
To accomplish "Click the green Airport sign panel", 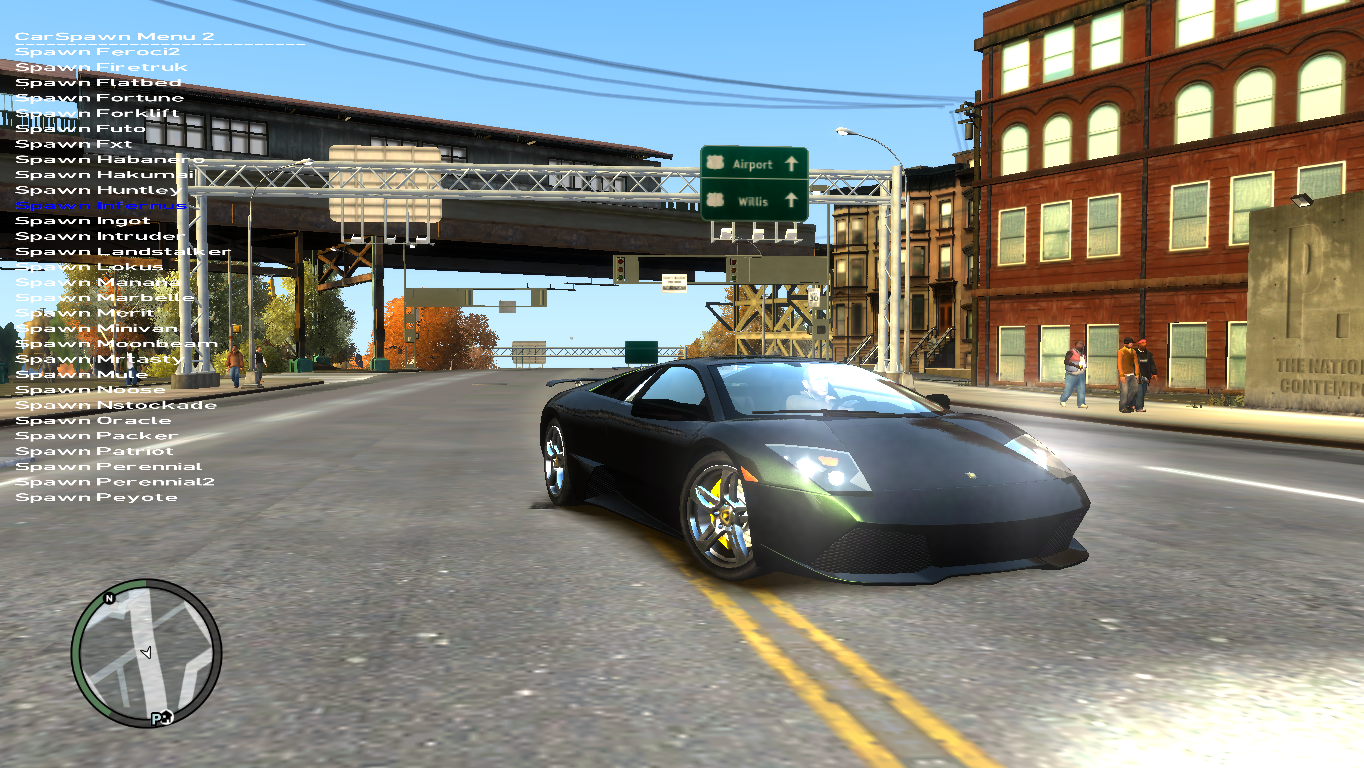I will pos(752,164).
